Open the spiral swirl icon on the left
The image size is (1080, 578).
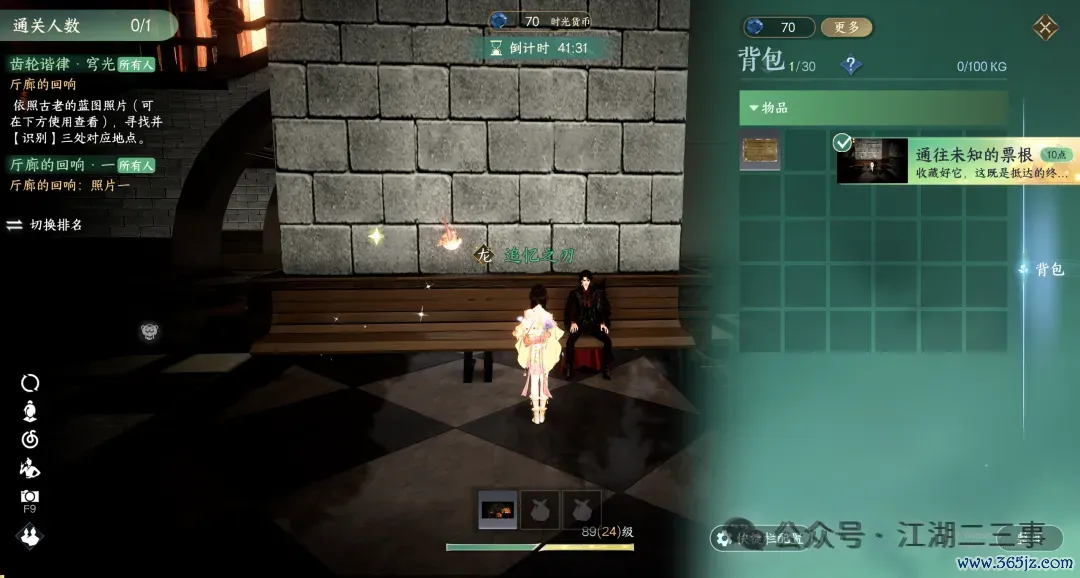pyautogui.click(x=30, y=439)
